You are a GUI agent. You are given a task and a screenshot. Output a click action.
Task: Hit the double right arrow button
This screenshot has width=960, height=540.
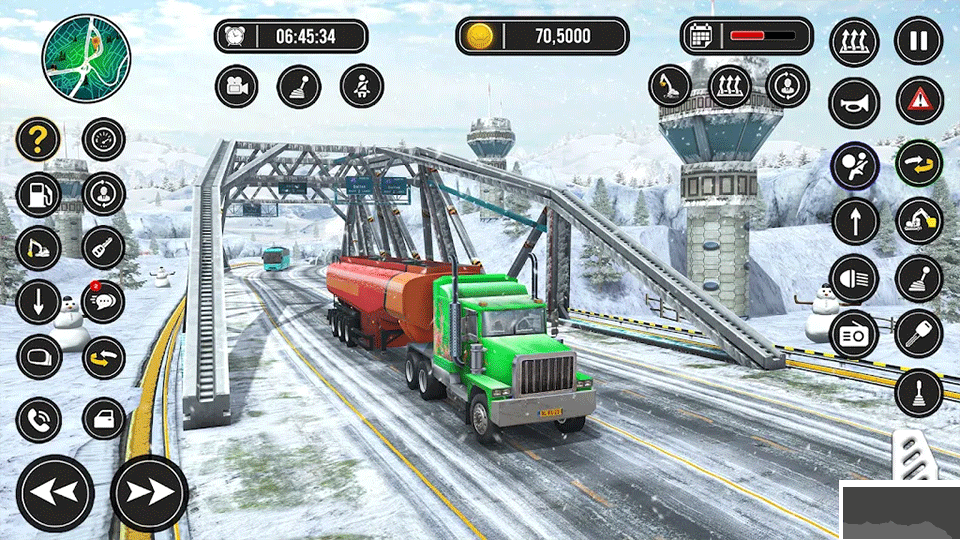coord(149,493)
